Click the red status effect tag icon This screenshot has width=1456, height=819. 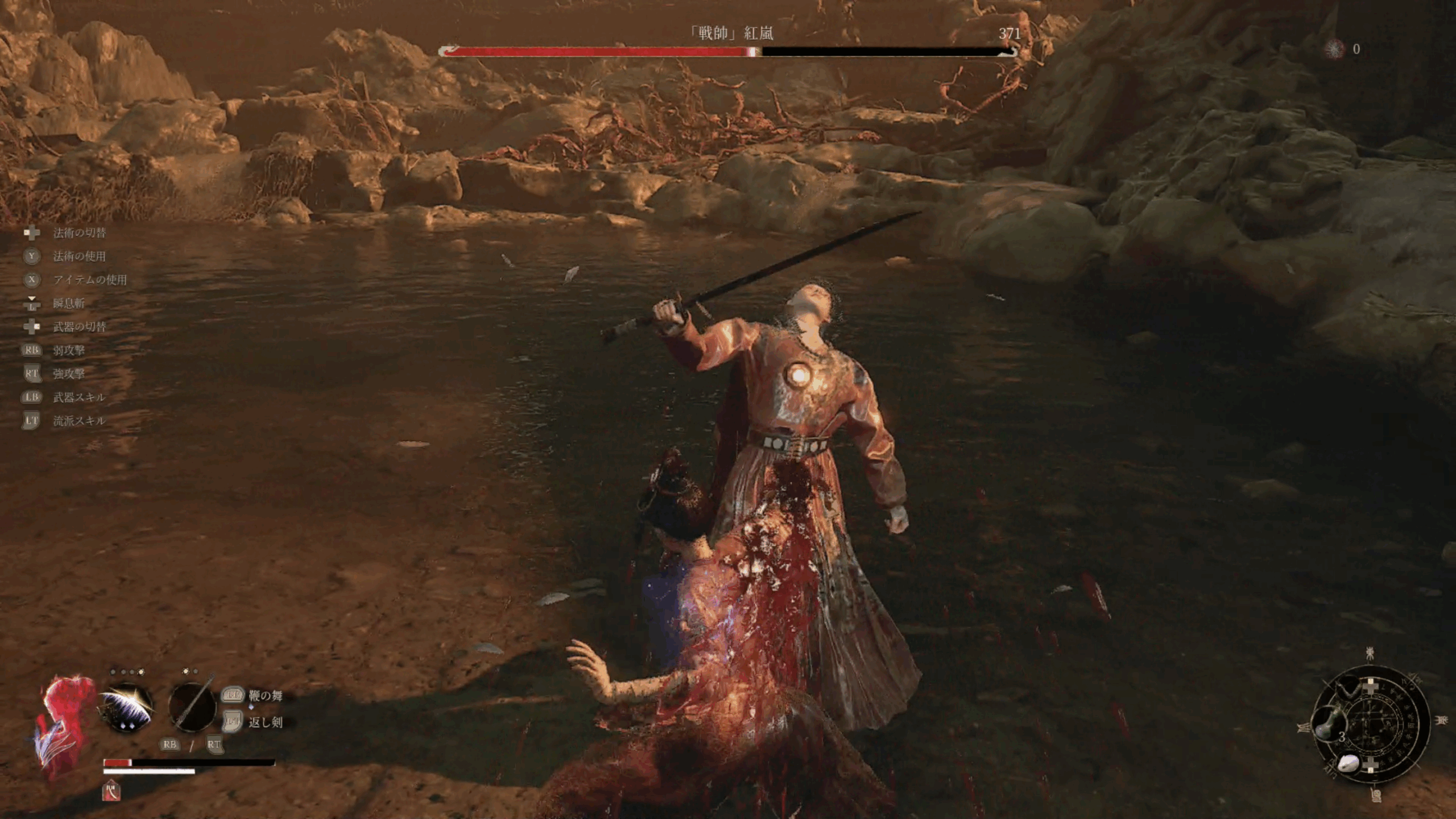(111, 791)
